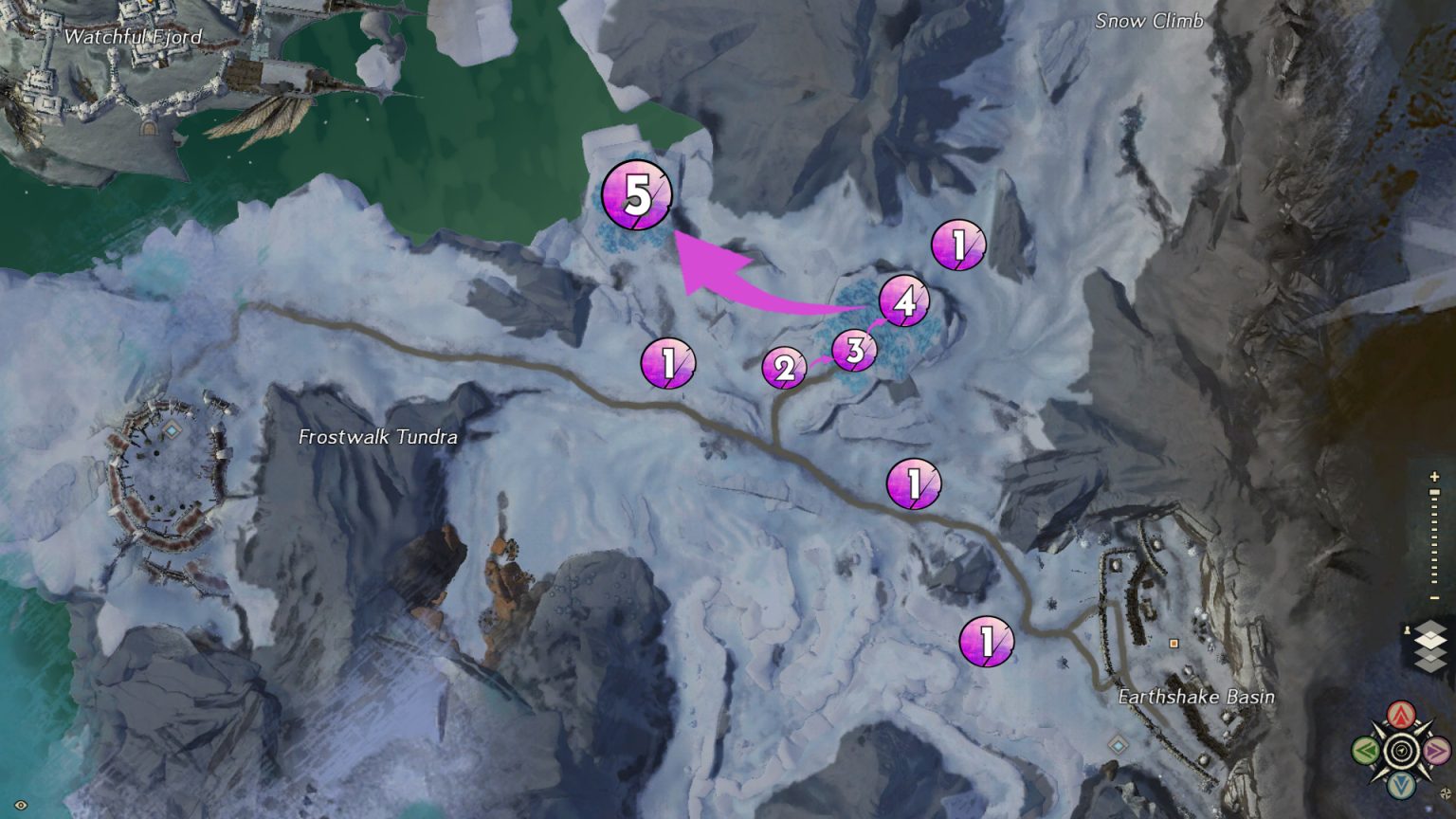Click the purple east arrow on the compass
The height and width of the screenshot is (819, 1456).
[x=1436, y=751]
